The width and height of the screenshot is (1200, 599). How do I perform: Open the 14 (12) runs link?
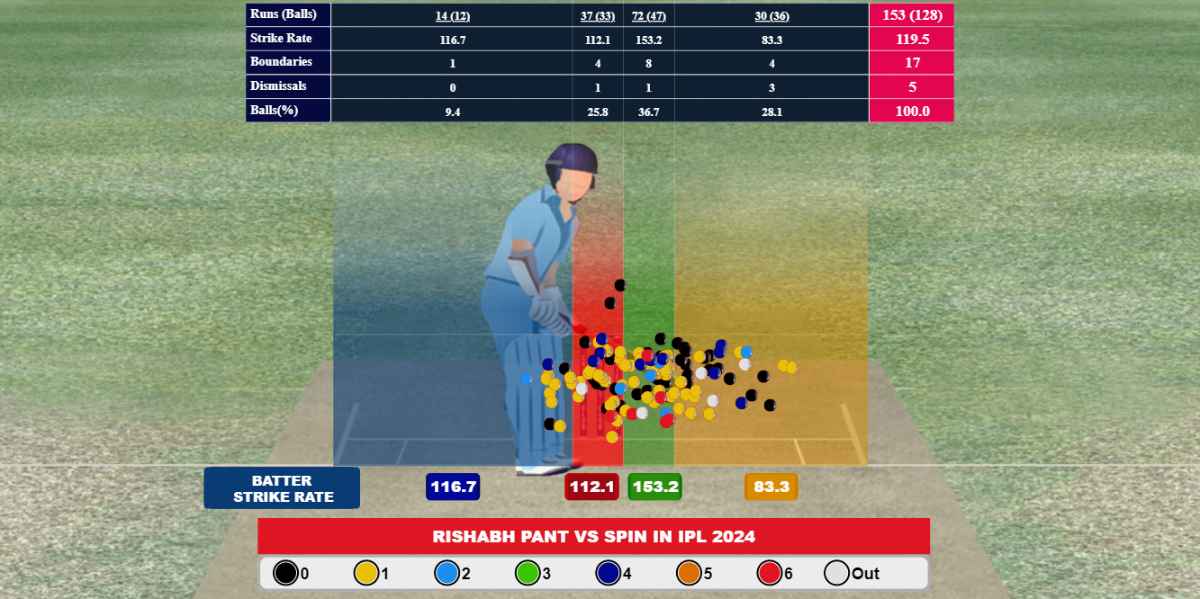[x=452, y=15]
